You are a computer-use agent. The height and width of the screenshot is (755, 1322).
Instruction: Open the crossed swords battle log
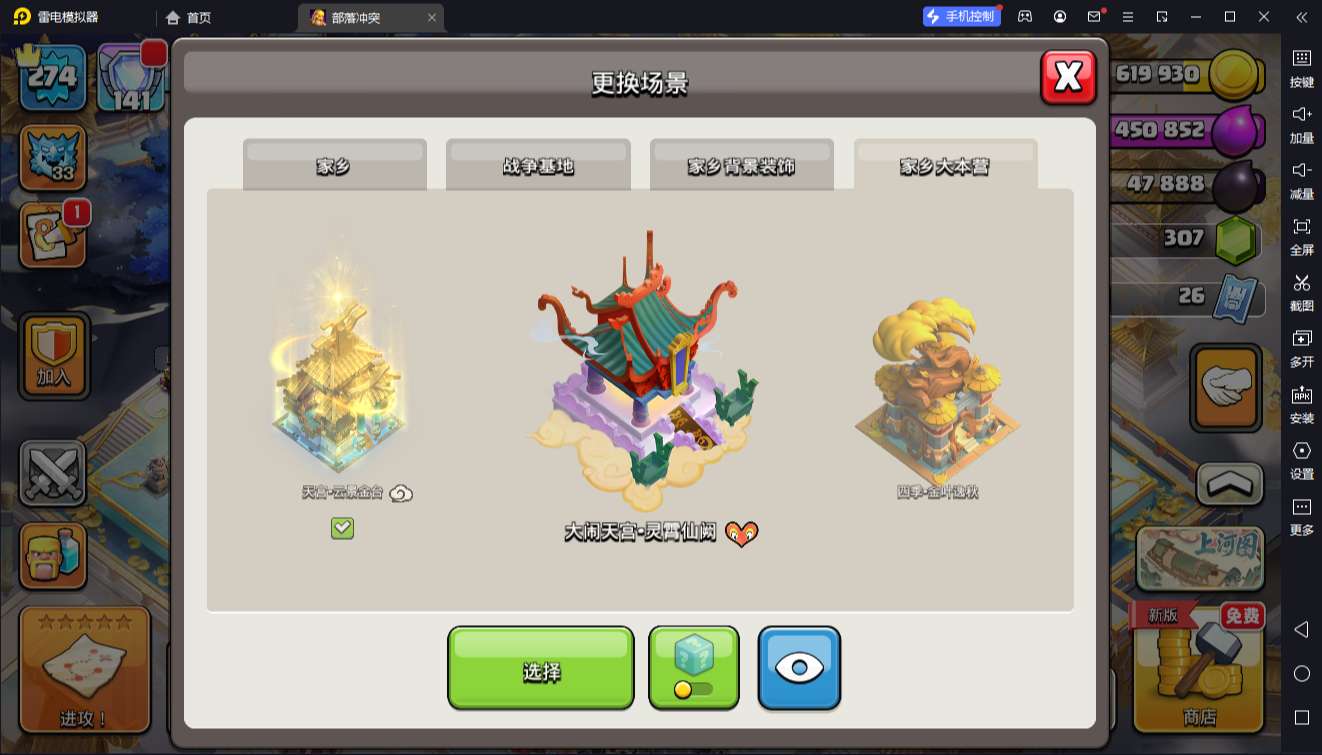[53, 473]
